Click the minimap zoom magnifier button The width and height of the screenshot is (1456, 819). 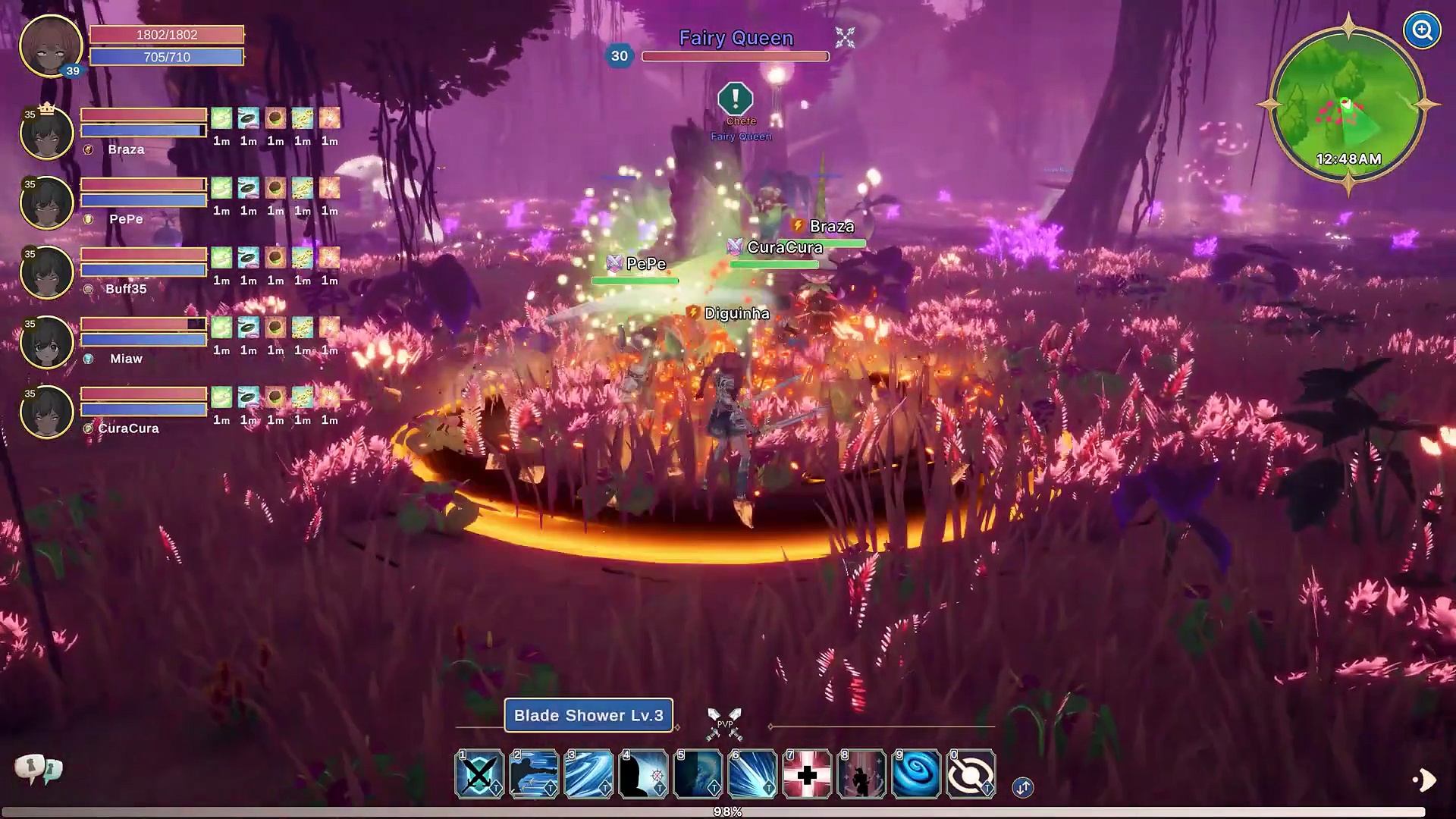[1422, 31]
